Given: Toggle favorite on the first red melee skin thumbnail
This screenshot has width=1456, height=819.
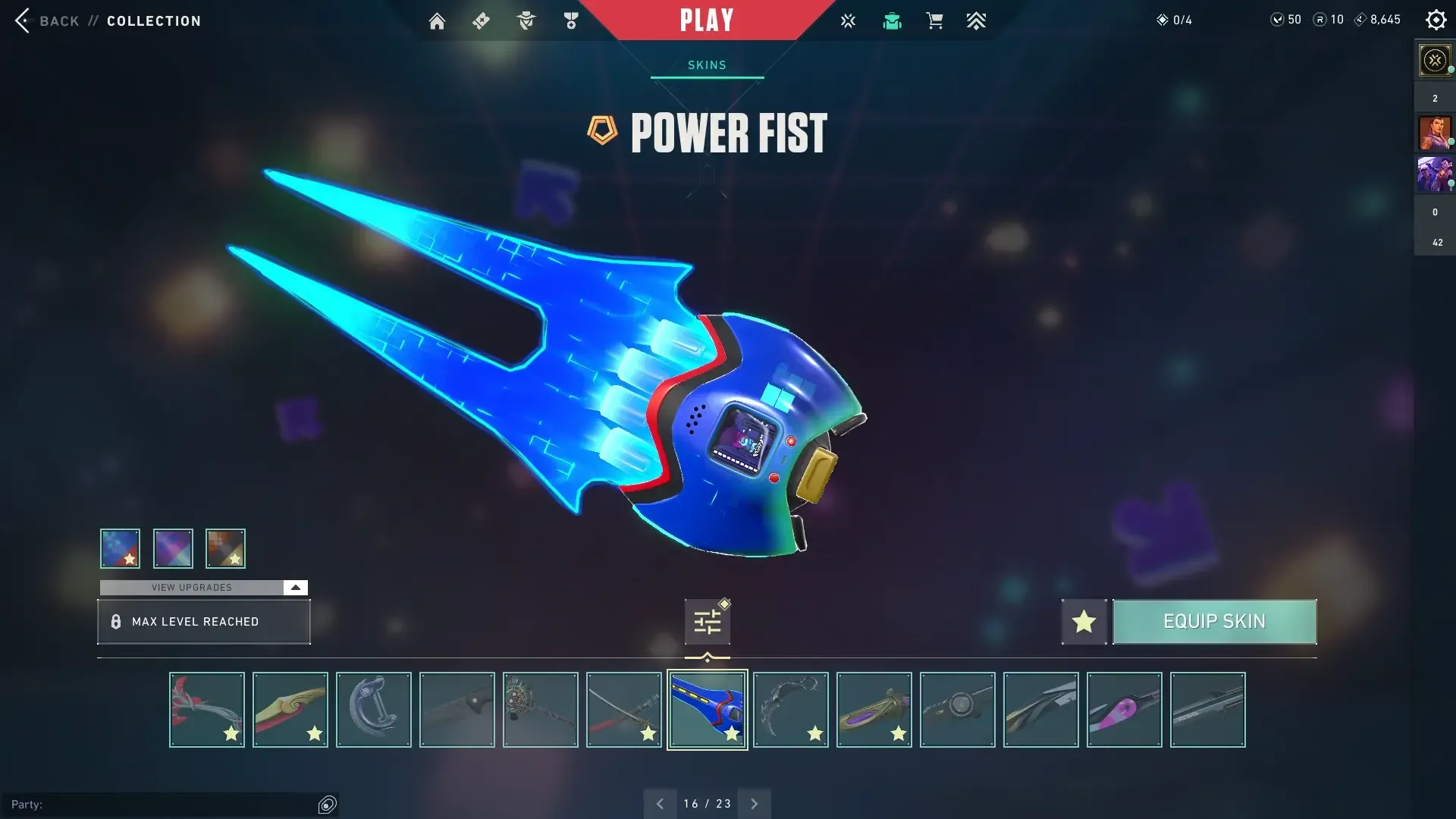Looking at the screenshot, I should 231,734.
